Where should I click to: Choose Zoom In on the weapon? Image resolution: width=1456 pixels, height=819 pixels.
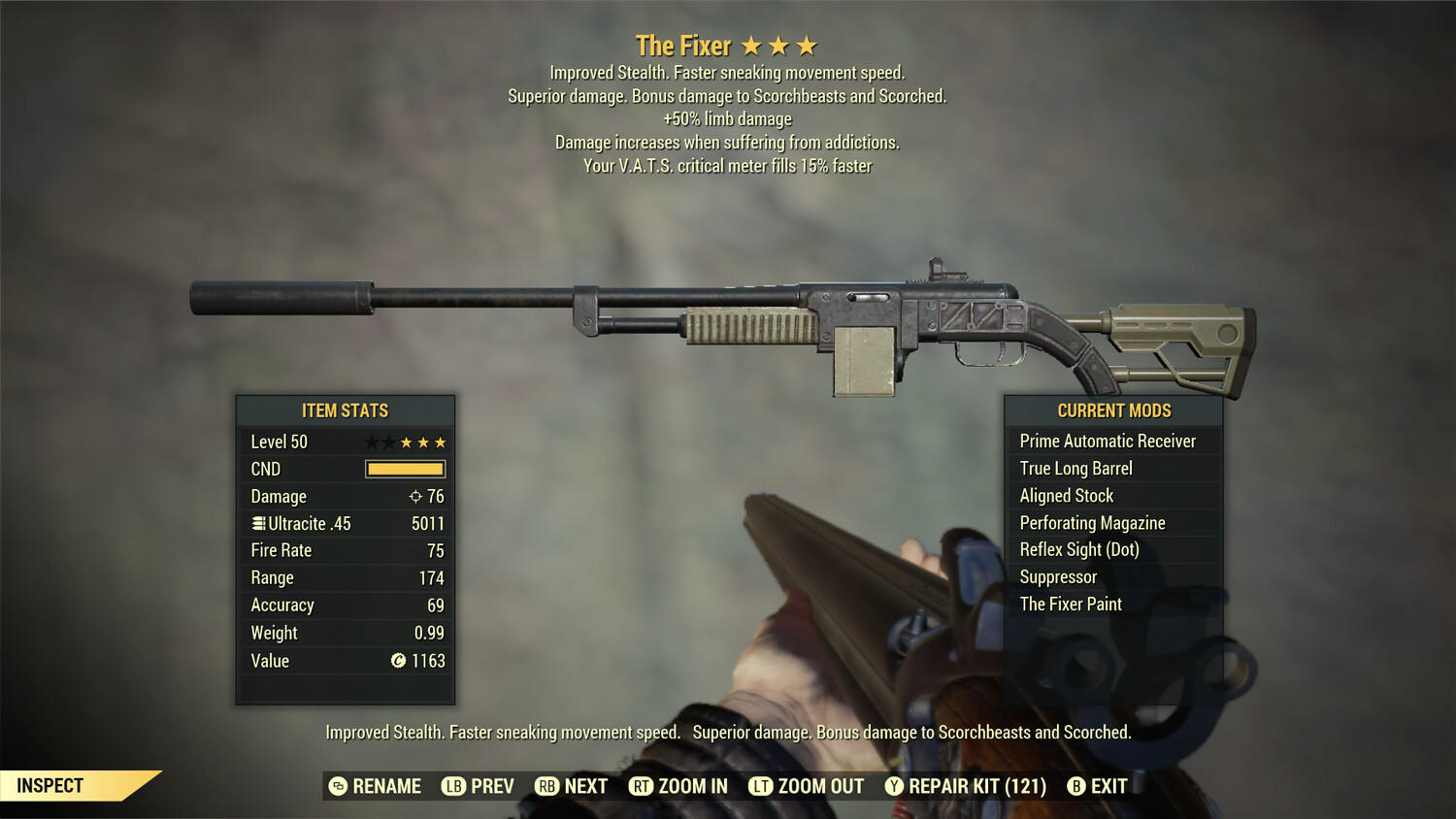click(678, 786)
